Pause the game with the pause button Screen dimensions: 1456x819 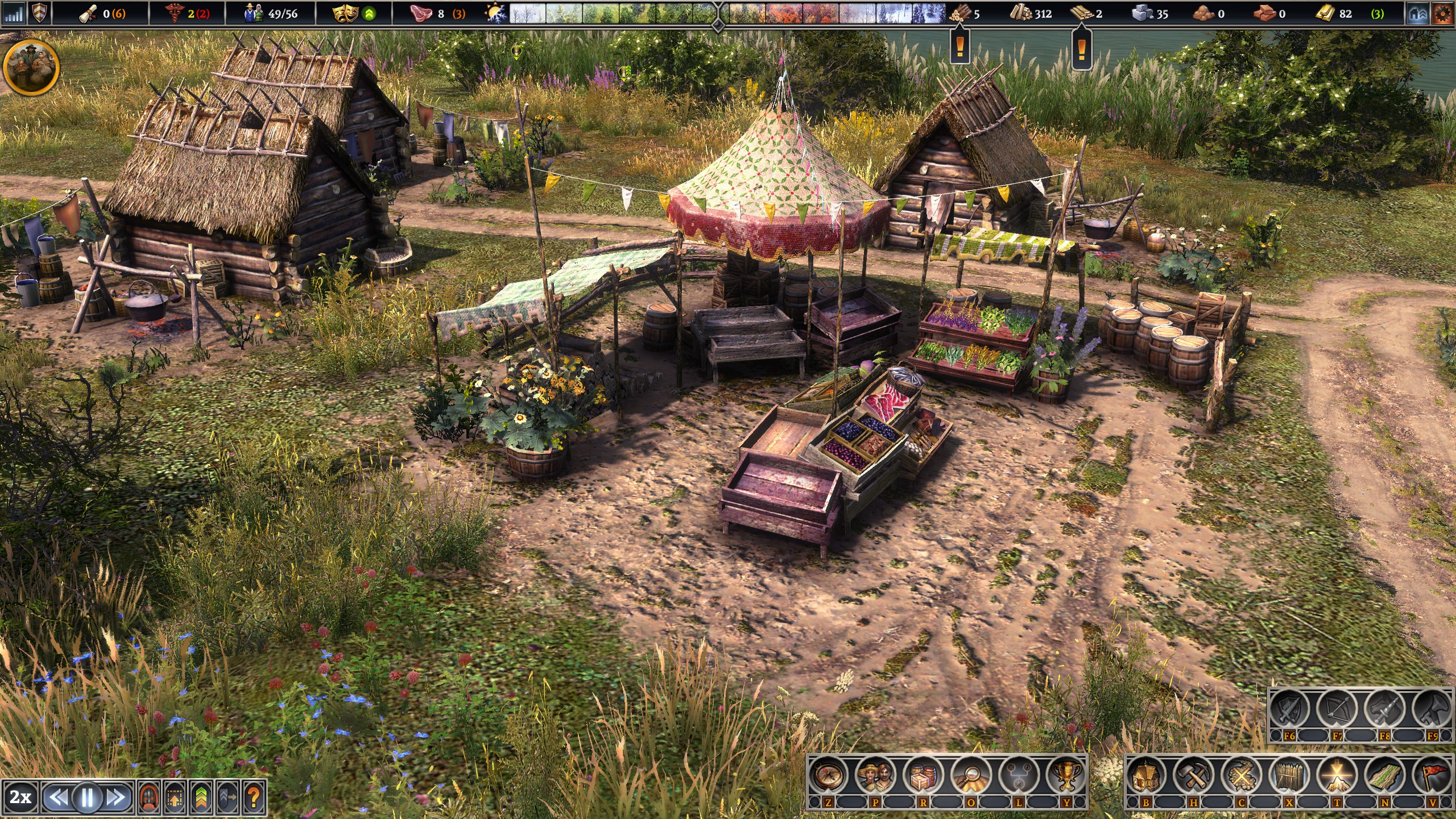pos(87,797)
